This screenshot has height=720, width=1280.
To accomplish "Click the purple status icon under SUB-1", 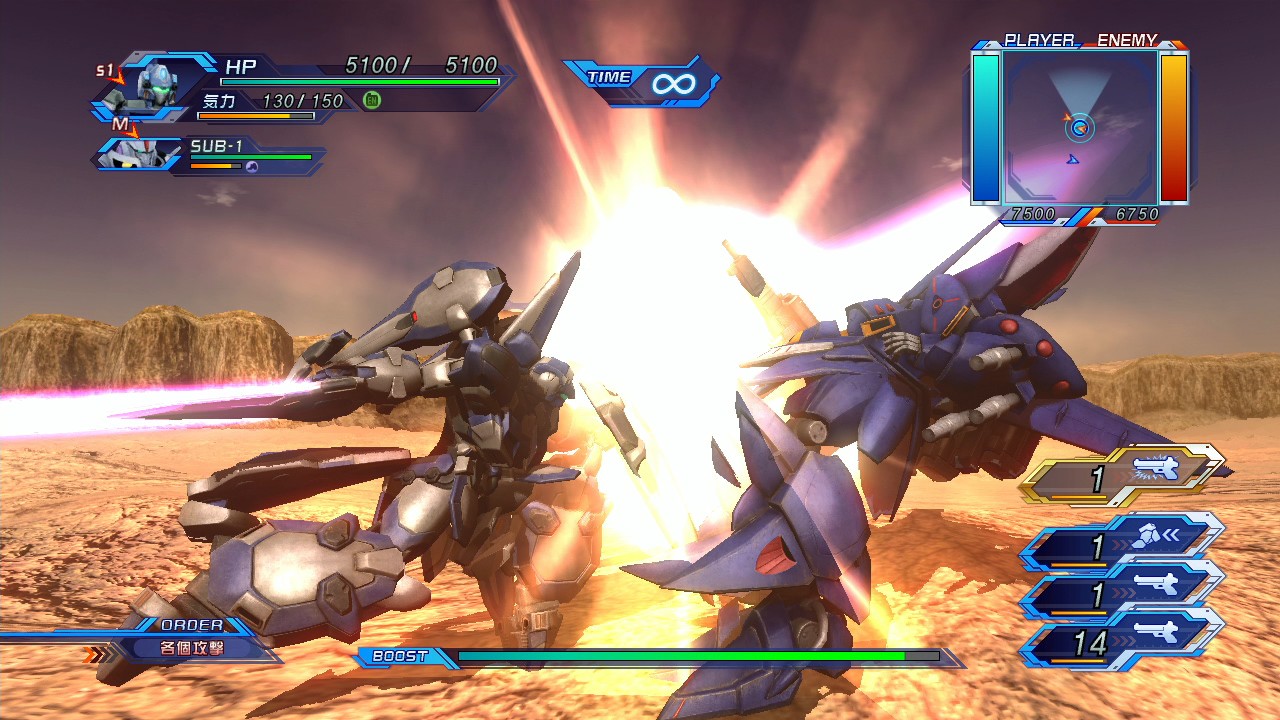I will (252, 167).
